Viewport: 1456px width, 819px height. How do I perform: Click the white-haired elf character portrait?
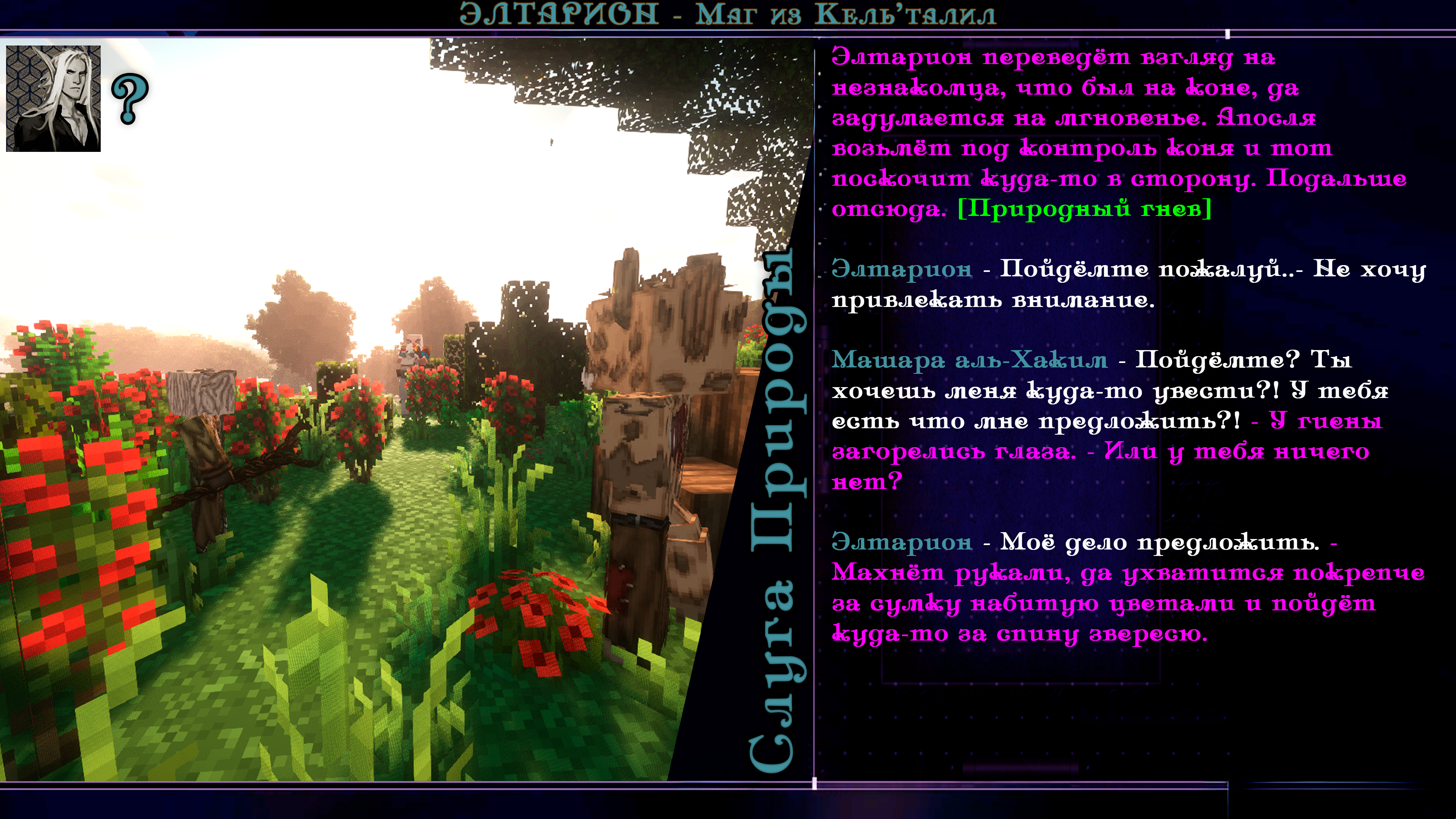pos(53,98)
